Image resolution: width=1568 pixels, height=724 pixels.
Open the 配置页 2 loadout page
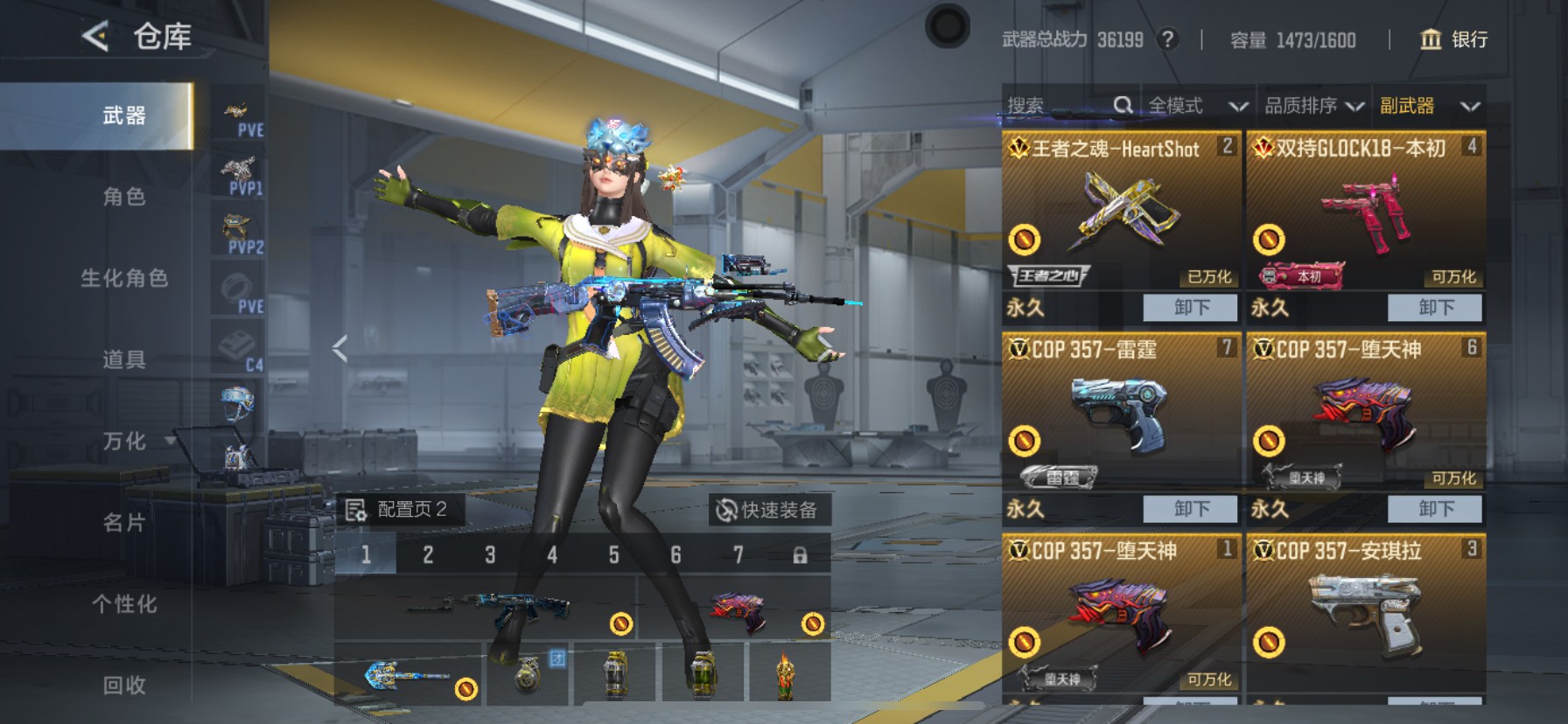(399, 510)
